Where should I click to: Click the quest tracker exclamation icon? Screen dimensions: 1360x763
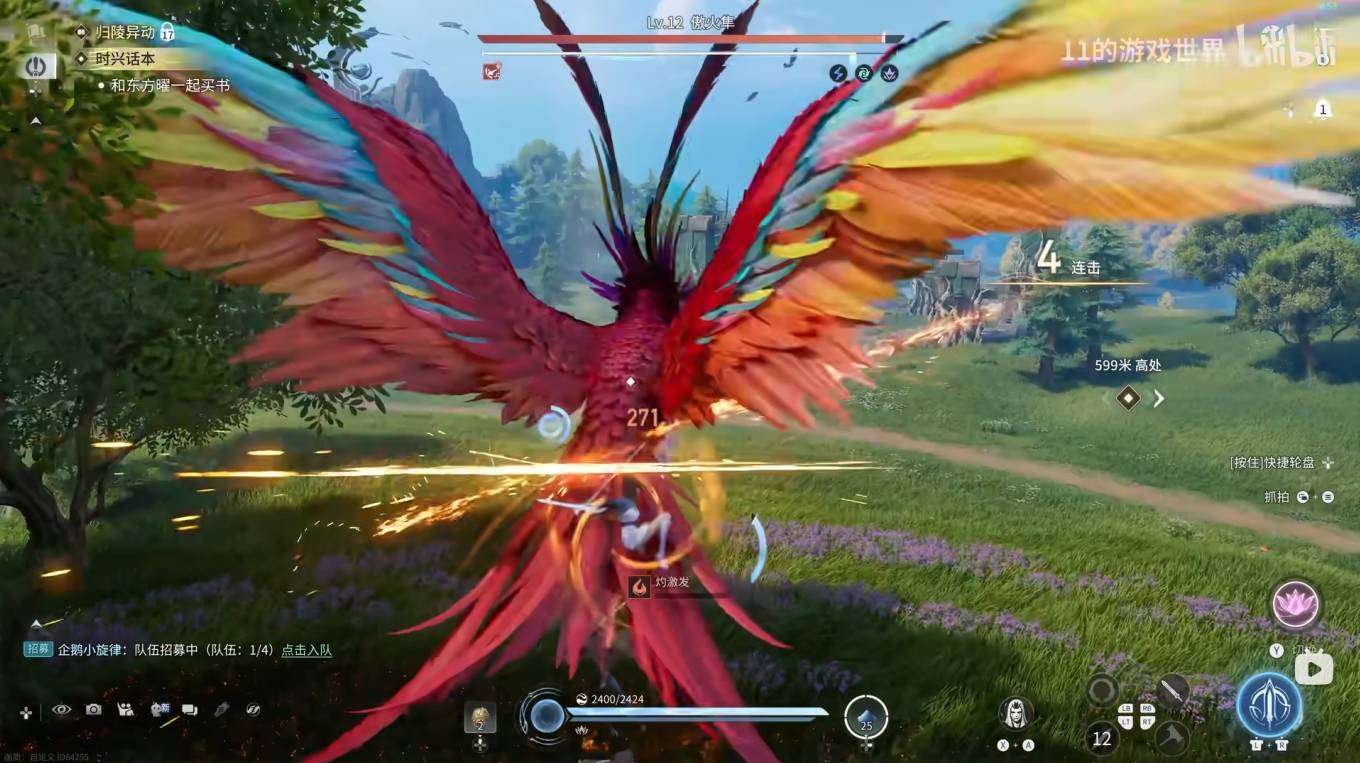coord(37,66)
